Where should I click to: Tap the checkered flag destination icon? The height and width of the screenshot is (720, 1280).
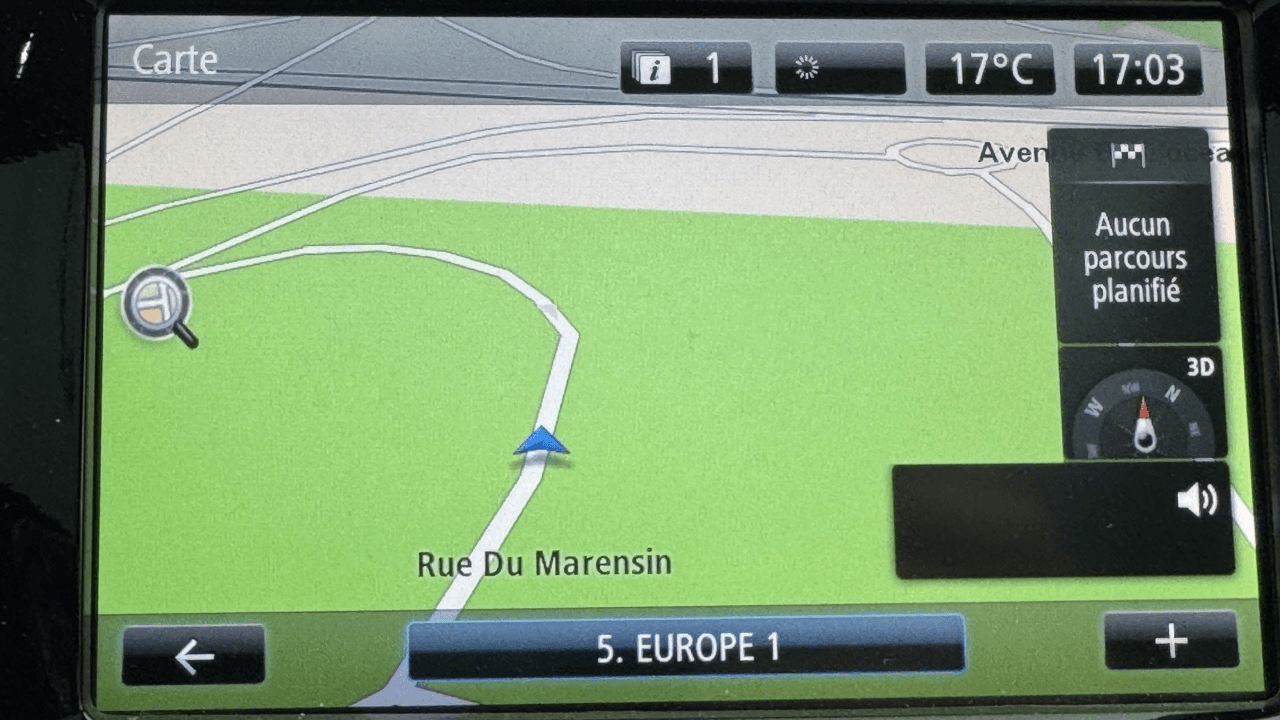1128,155
